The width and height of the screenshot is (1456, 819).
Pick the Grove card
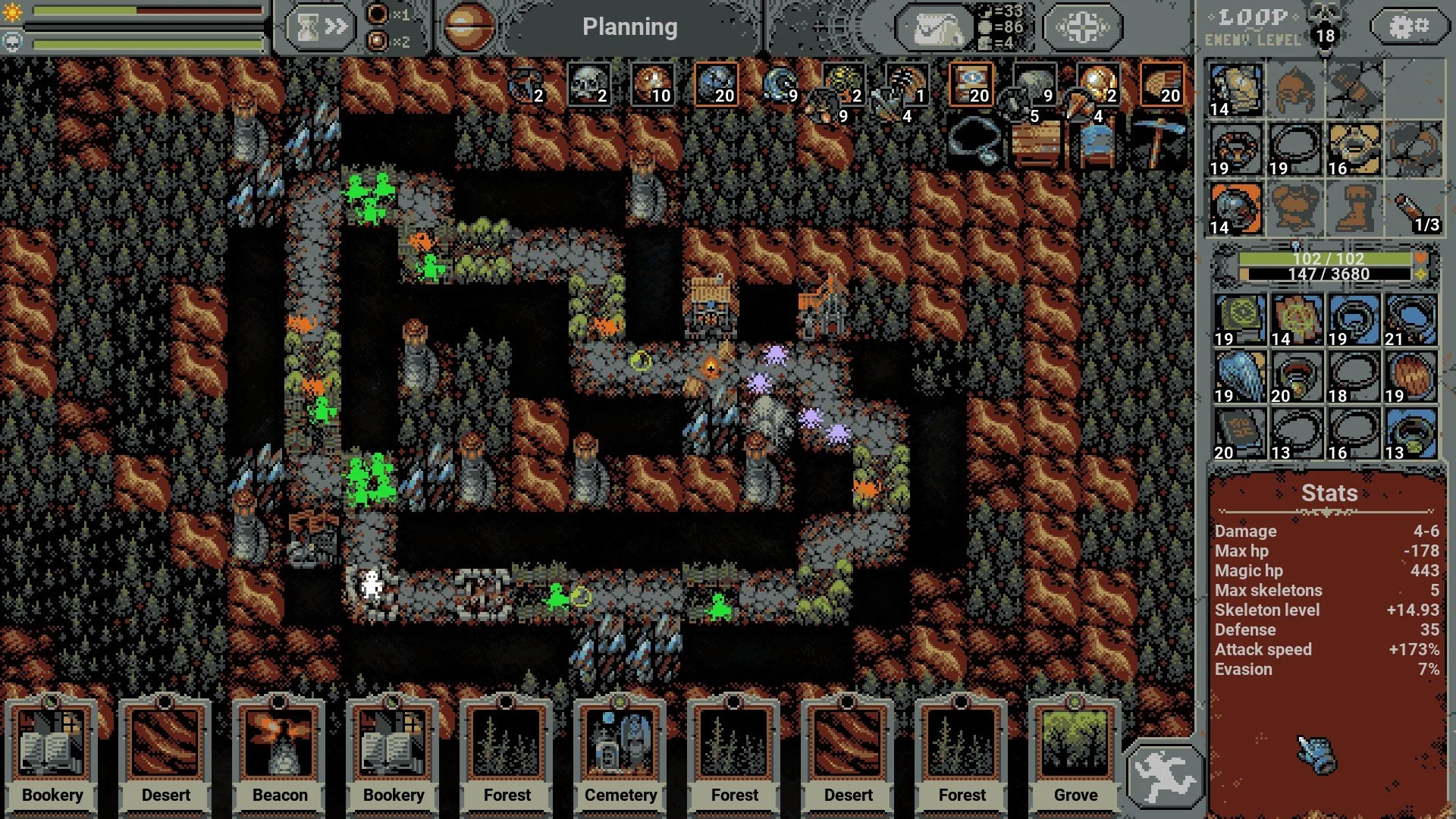tap(1075, 751)
